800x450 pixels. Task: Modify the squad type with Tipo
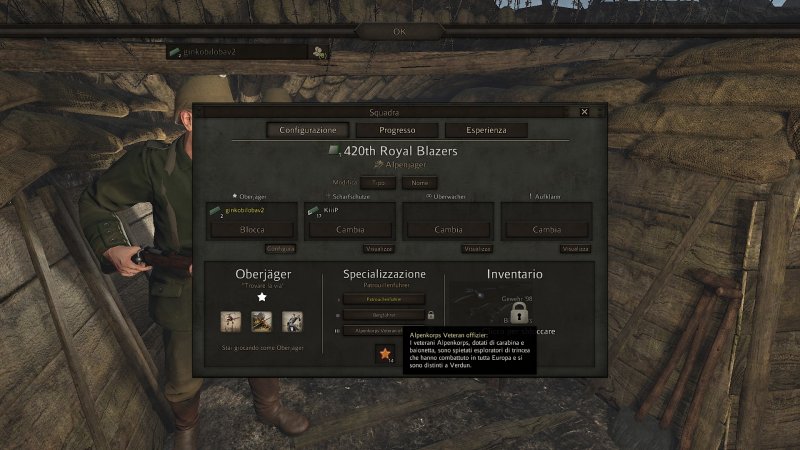[x=377, y=182]
